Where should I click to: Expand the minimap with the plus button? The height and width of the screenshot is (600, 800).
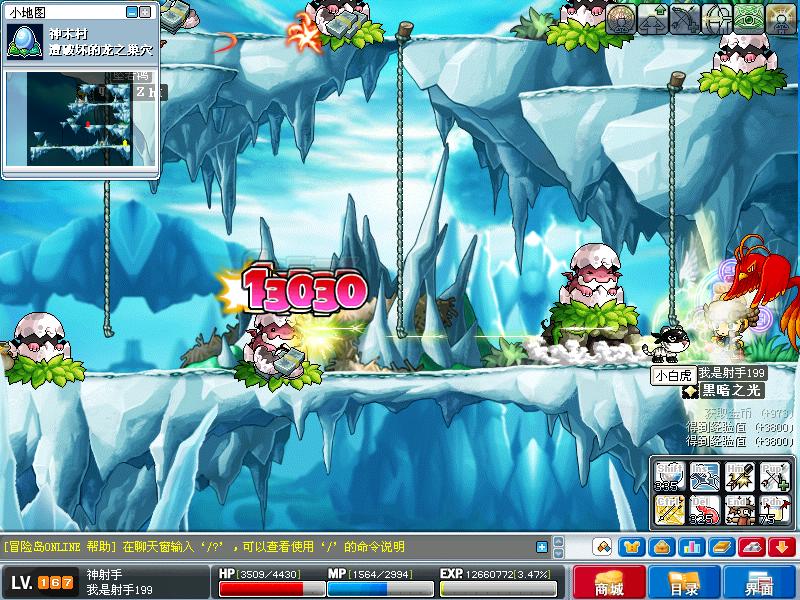point(146,11)
